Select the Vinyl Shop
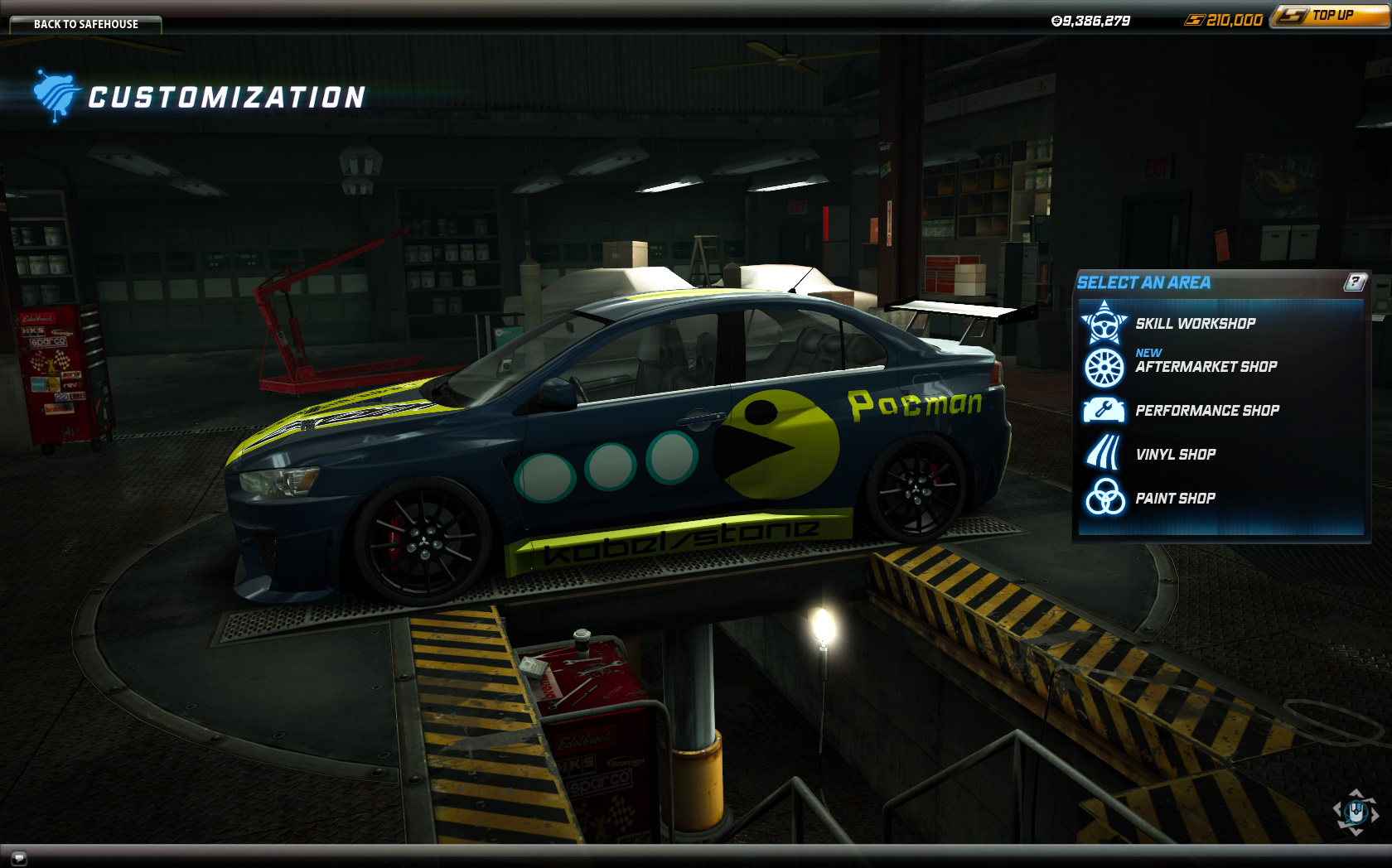Viewport: 1392px width, 868px height. (1175, 455)
